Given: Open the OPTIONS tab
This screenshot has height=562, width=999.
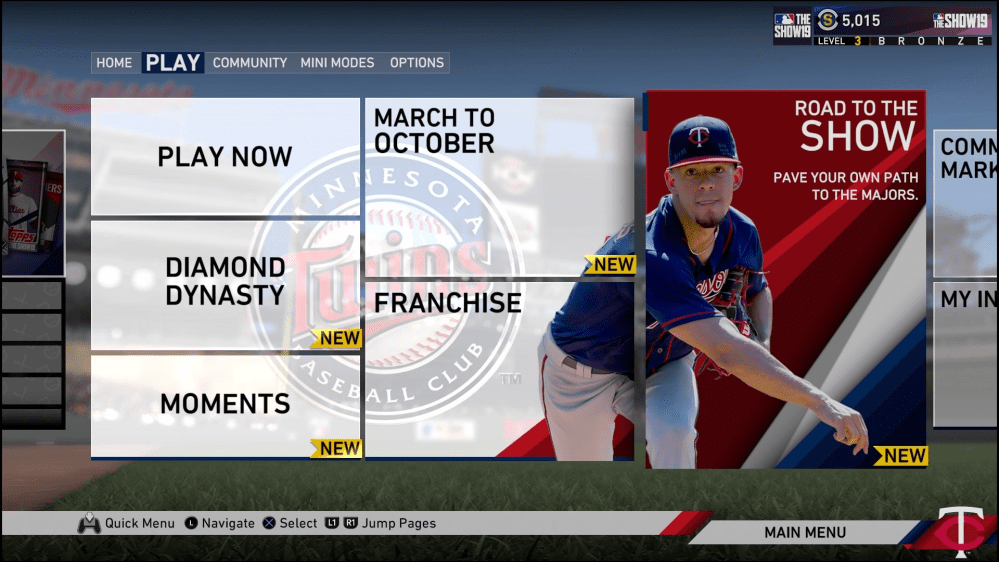Looking at the screenshot, I should click(x=417, y=63).
